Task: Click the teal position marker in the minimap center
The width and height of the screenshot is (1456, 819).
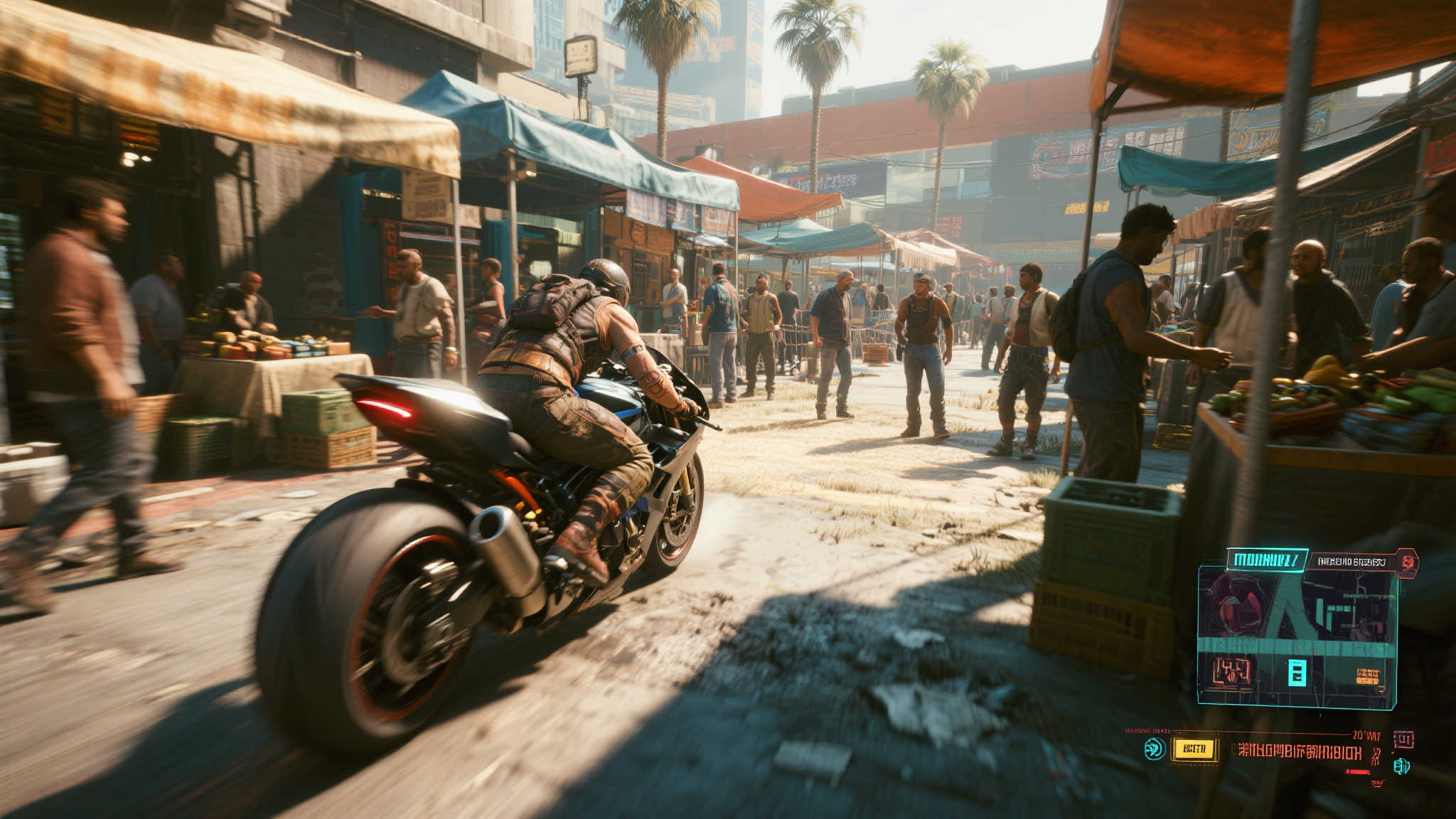Action: tap(1297, 672)
